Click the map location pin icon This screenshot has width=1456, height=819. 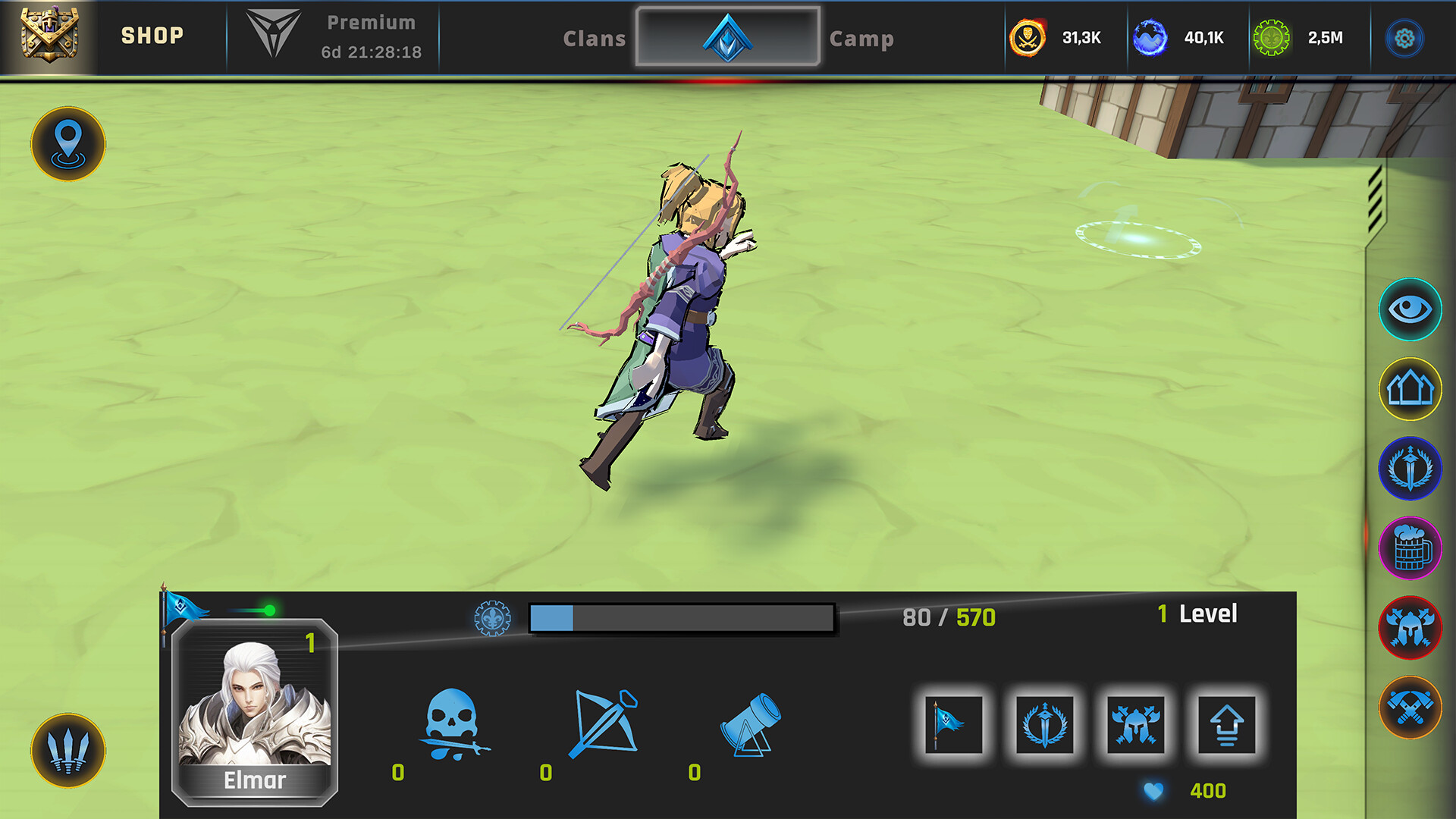point(67,145)
